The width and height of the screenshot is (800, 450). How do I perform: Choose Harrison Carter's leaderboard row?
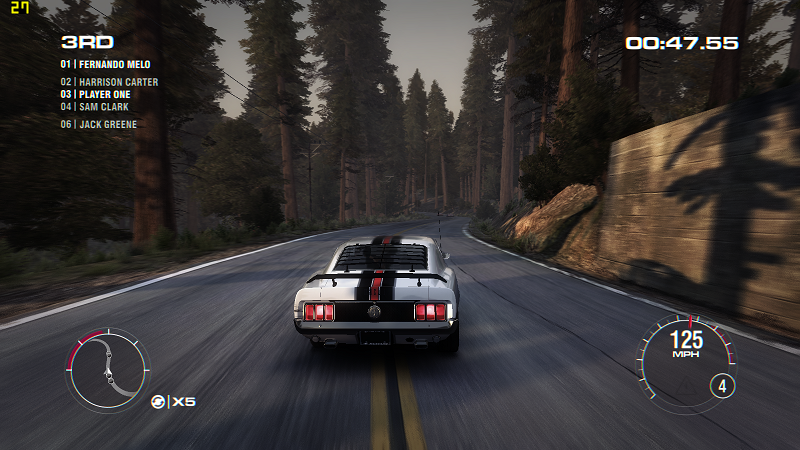tap(109, 82)
